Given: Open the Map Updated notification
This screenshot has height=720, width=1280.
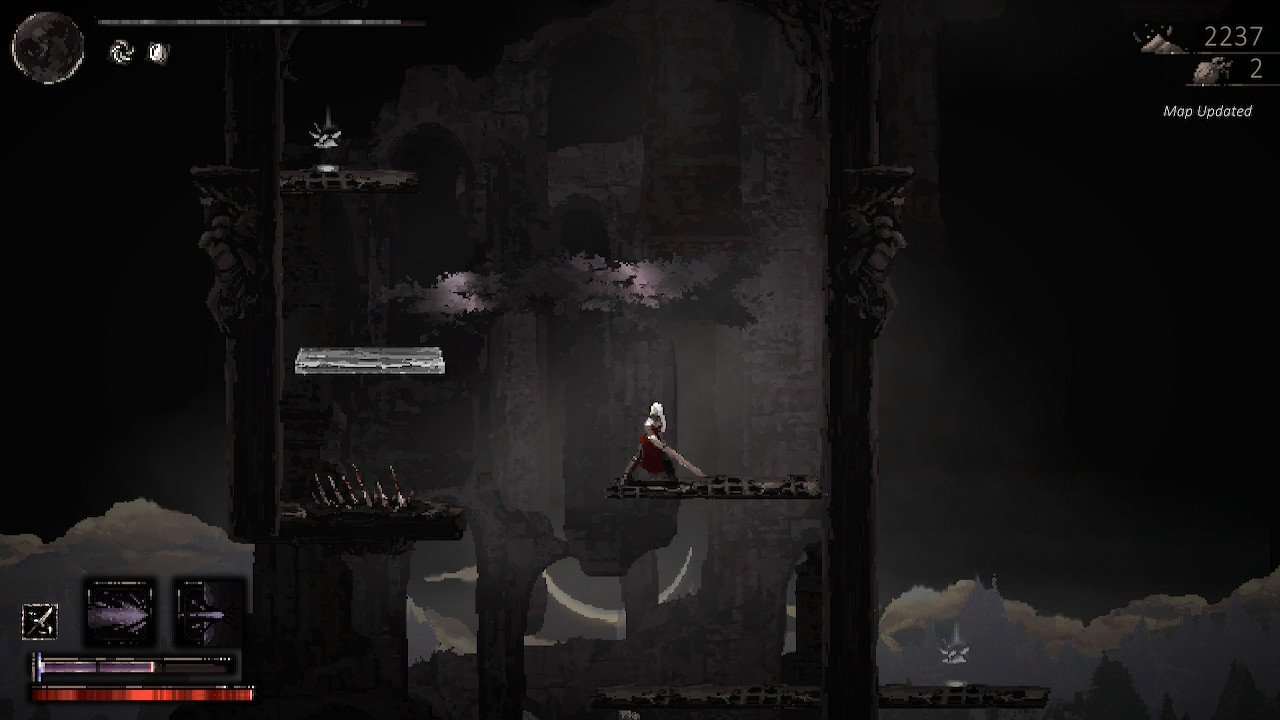Looking at the screenshot, I should click(x=1205, y=111).
